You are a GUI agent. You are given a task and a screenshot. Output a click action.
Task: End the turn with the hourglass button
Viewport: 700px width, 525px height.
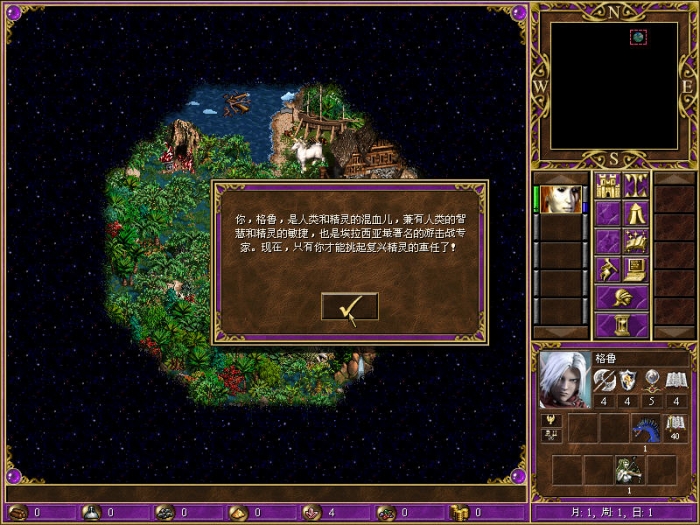click(622, 325)
